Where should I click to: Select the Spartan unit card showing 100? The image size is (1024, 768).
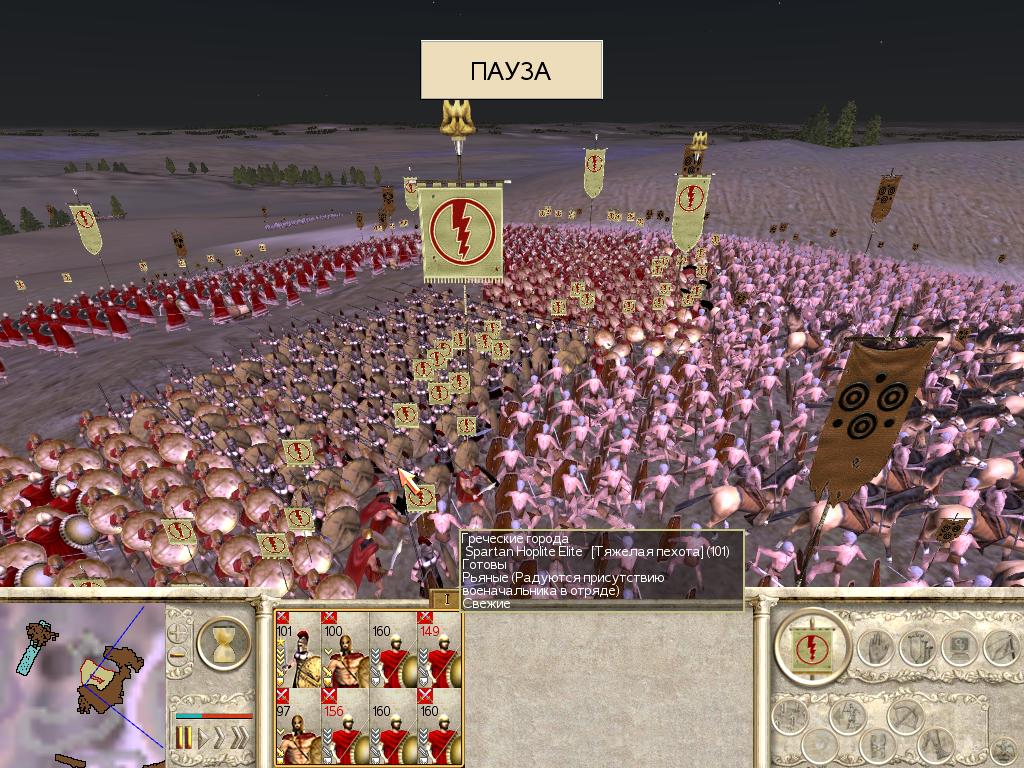345,655
